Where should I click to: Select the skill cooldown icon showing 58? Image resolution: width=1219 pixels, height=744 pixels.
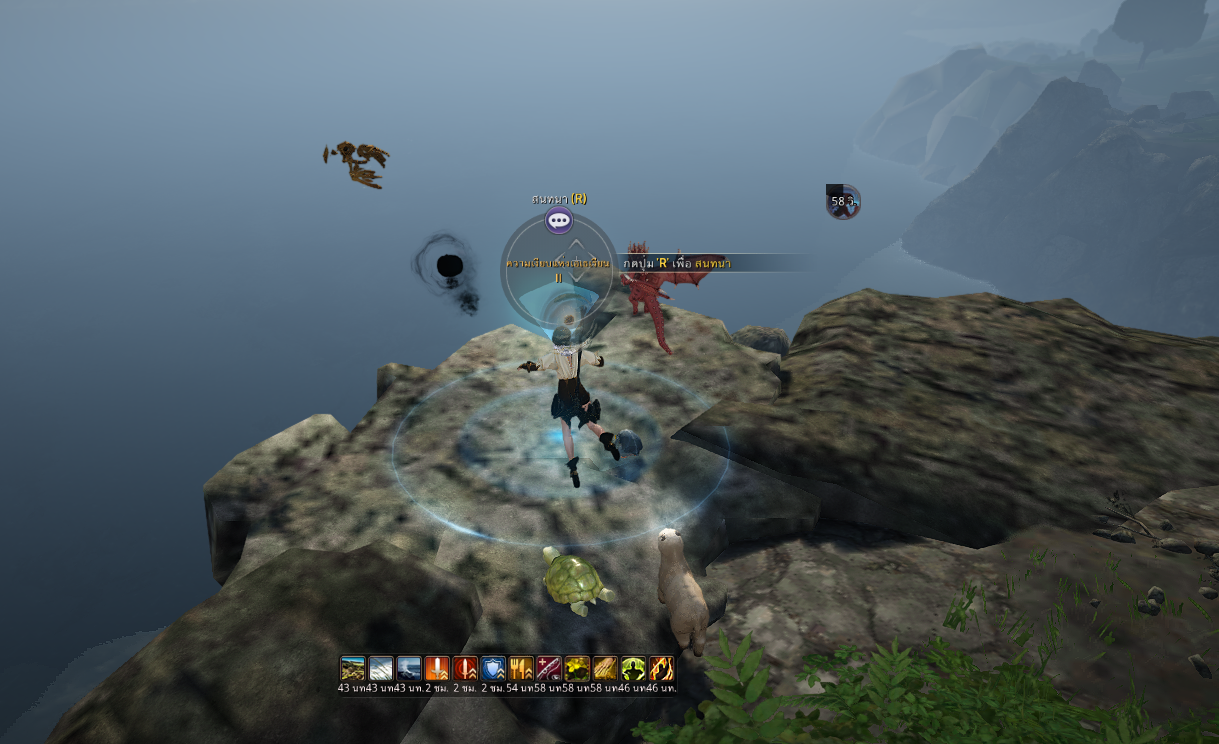click(x=843, y=201)
